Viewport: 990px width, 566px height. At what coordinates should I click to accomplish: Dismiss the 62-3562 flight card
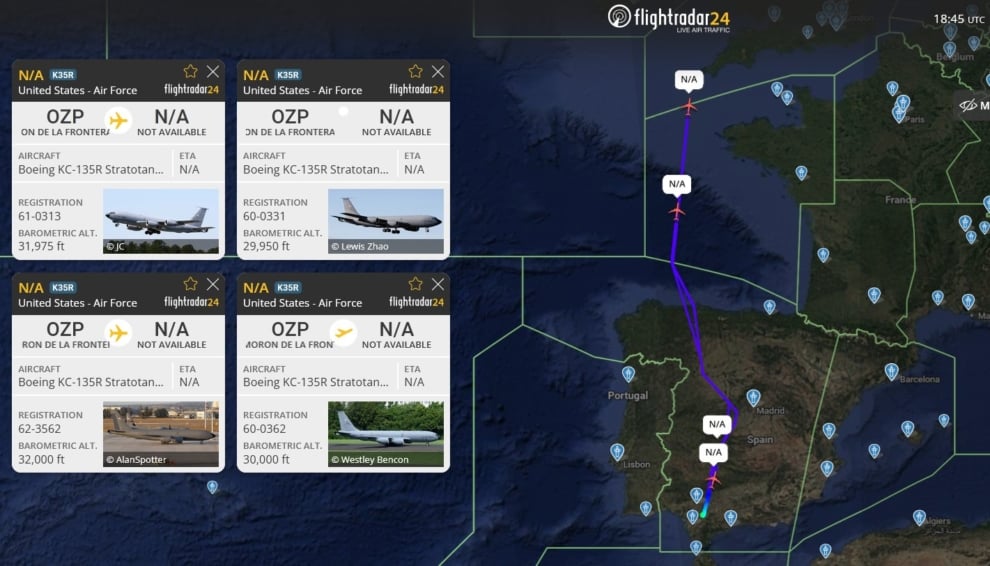[213, 284]
